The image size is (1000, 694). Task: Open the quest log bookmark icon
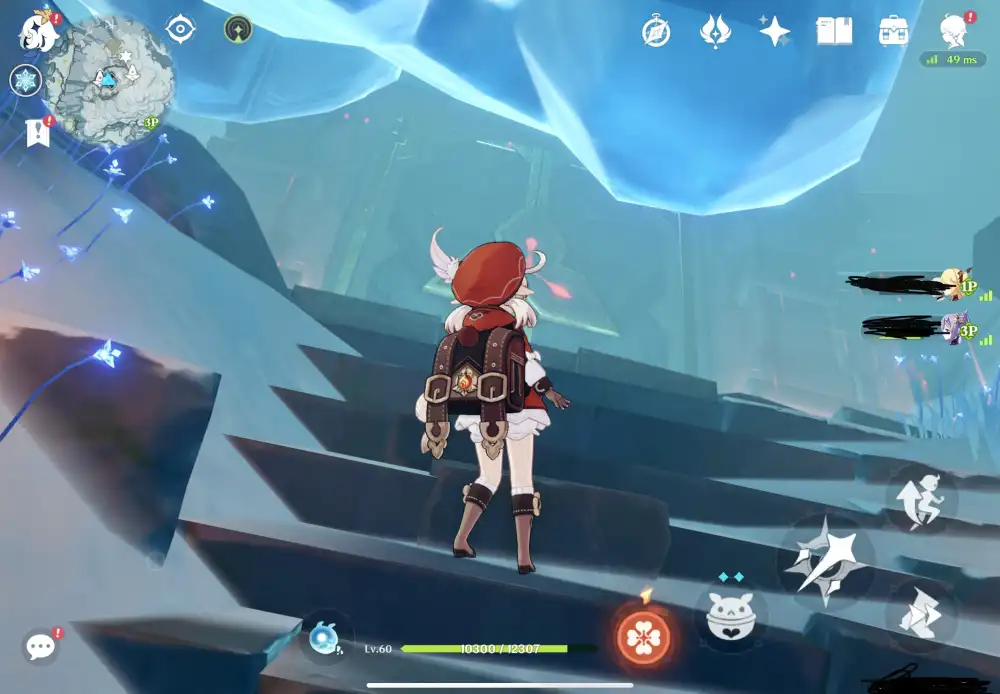click(x=38, y=132)
